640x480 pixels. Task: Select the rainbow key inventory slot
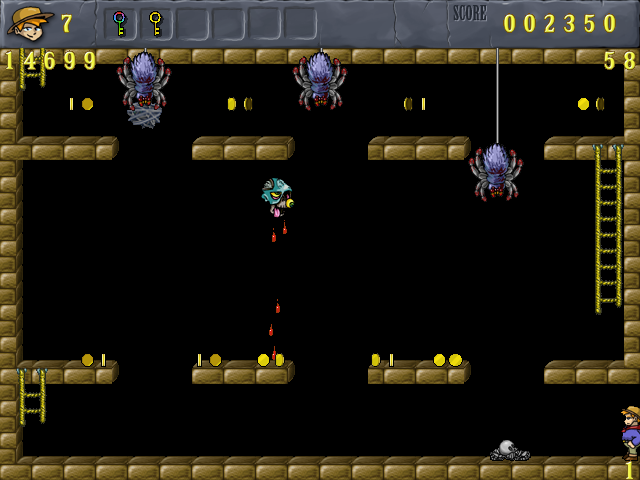pos(120,23)
